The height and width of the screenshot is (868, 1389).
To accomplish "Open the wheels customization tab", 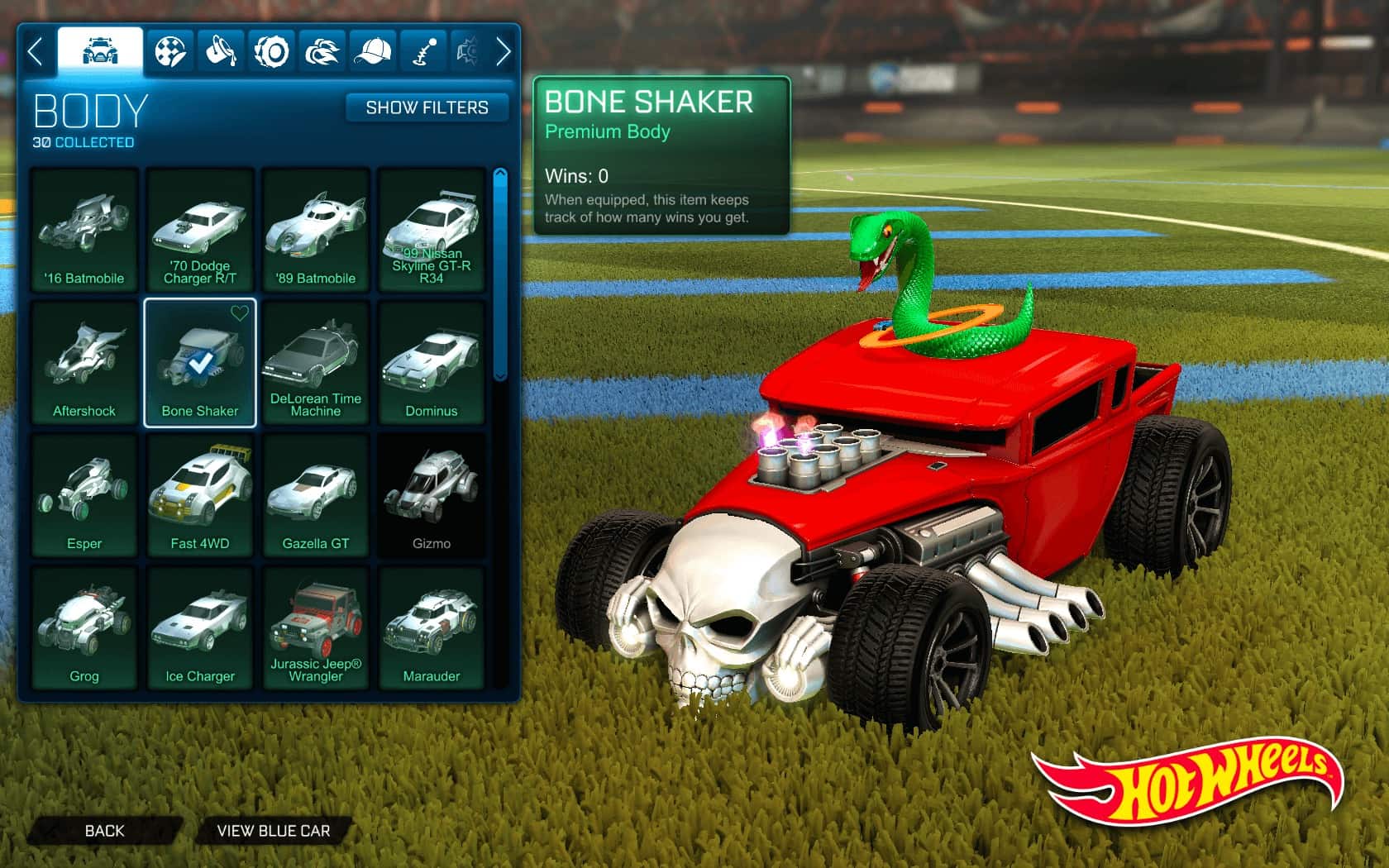I will tap(271, 52).
